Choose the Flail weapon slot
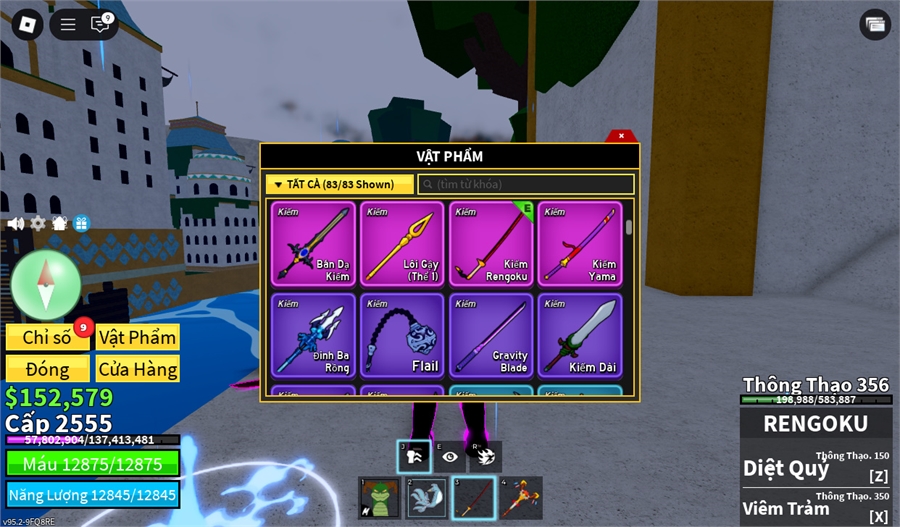 tap(402, 335)
